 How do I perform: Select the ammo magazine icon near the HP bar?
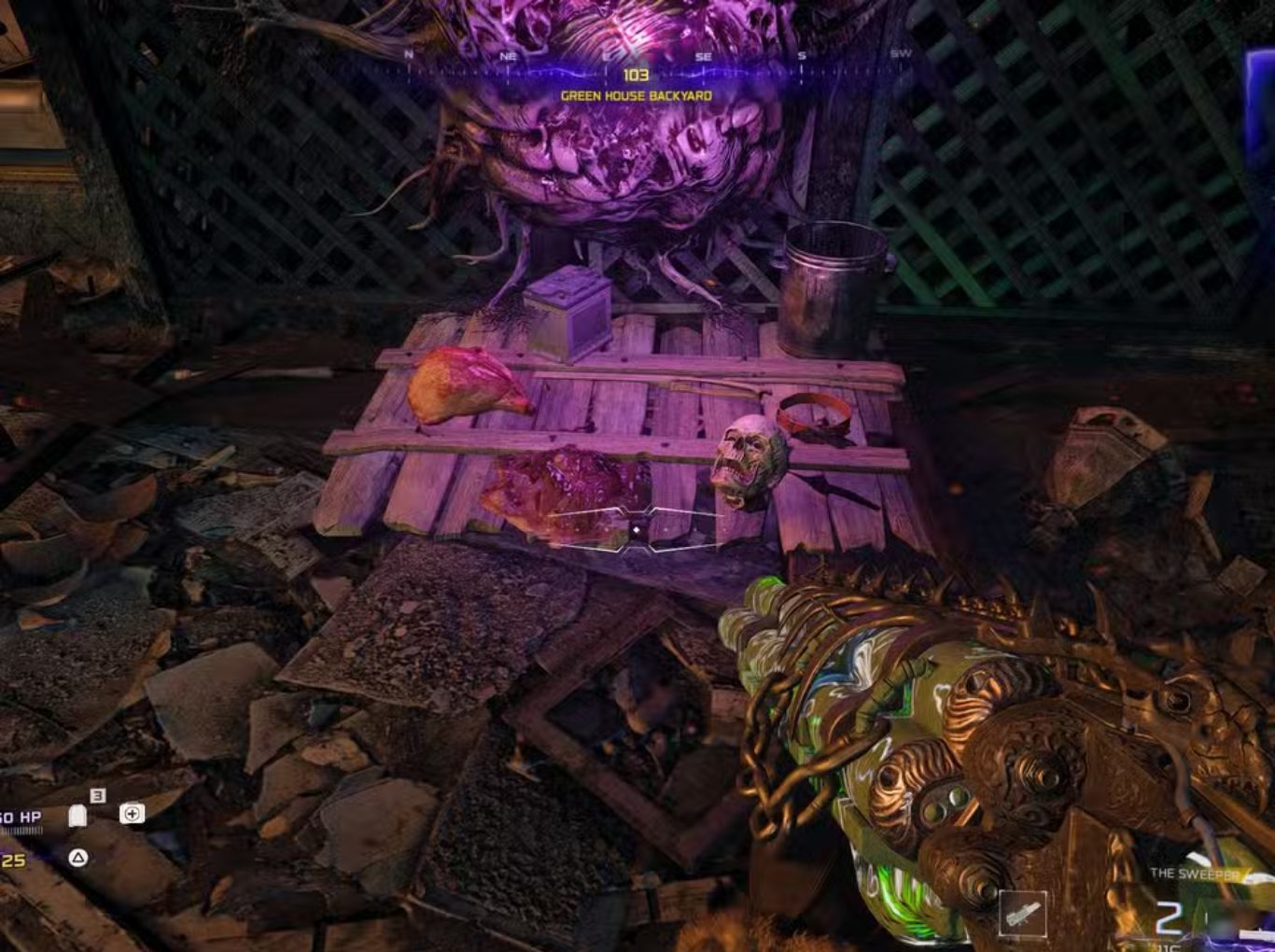(x=77, y=814)
